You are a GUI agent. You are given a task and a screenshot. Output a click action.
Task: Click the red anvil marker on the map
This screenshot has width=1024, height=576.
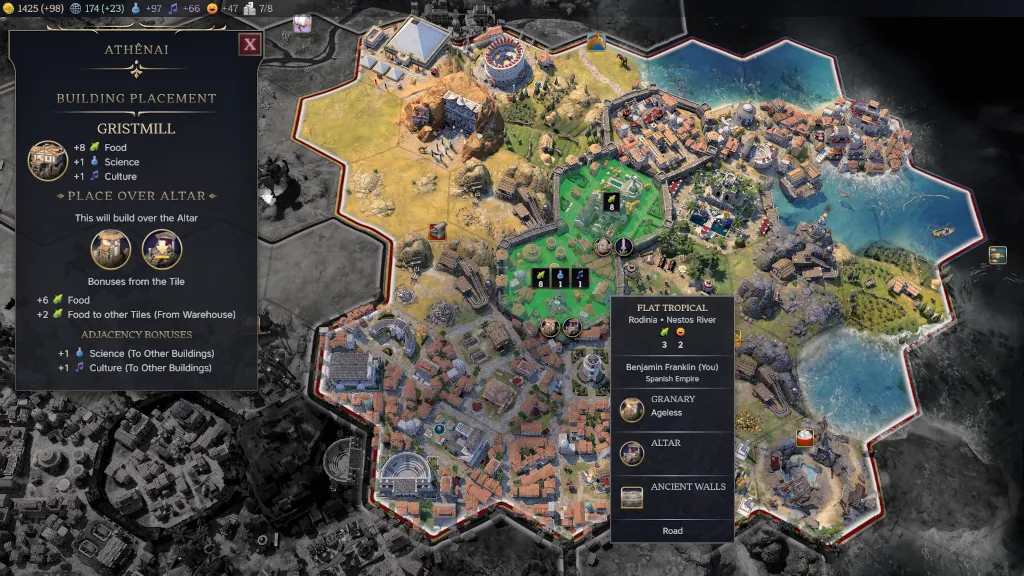[x=437, y=231]
